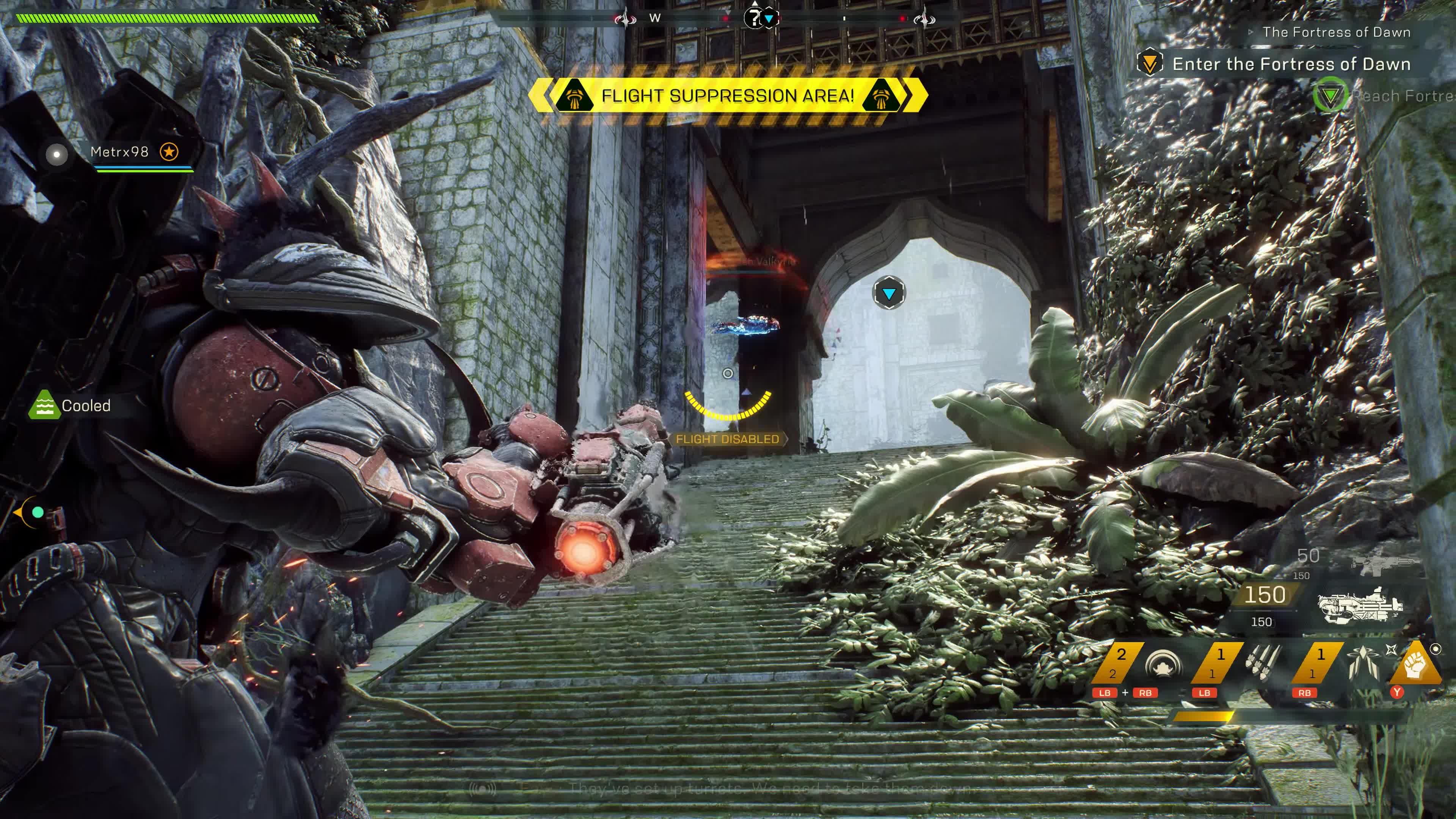1456x819 pixels.
Task: Click the question mark marker on the compass
Action: click(x=752, y=18)
